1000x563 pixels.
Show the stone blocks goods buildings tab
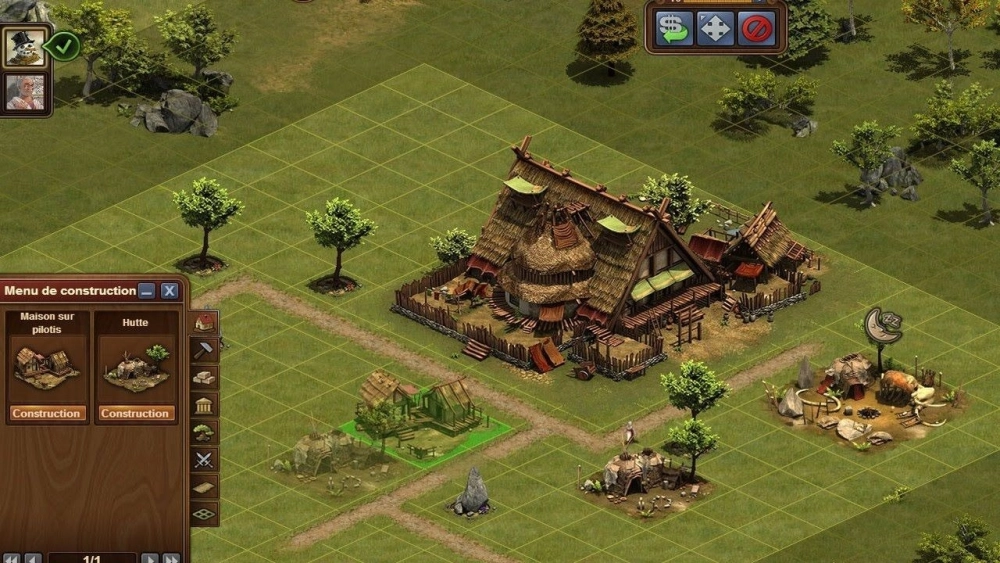click(x=204, y=377)
